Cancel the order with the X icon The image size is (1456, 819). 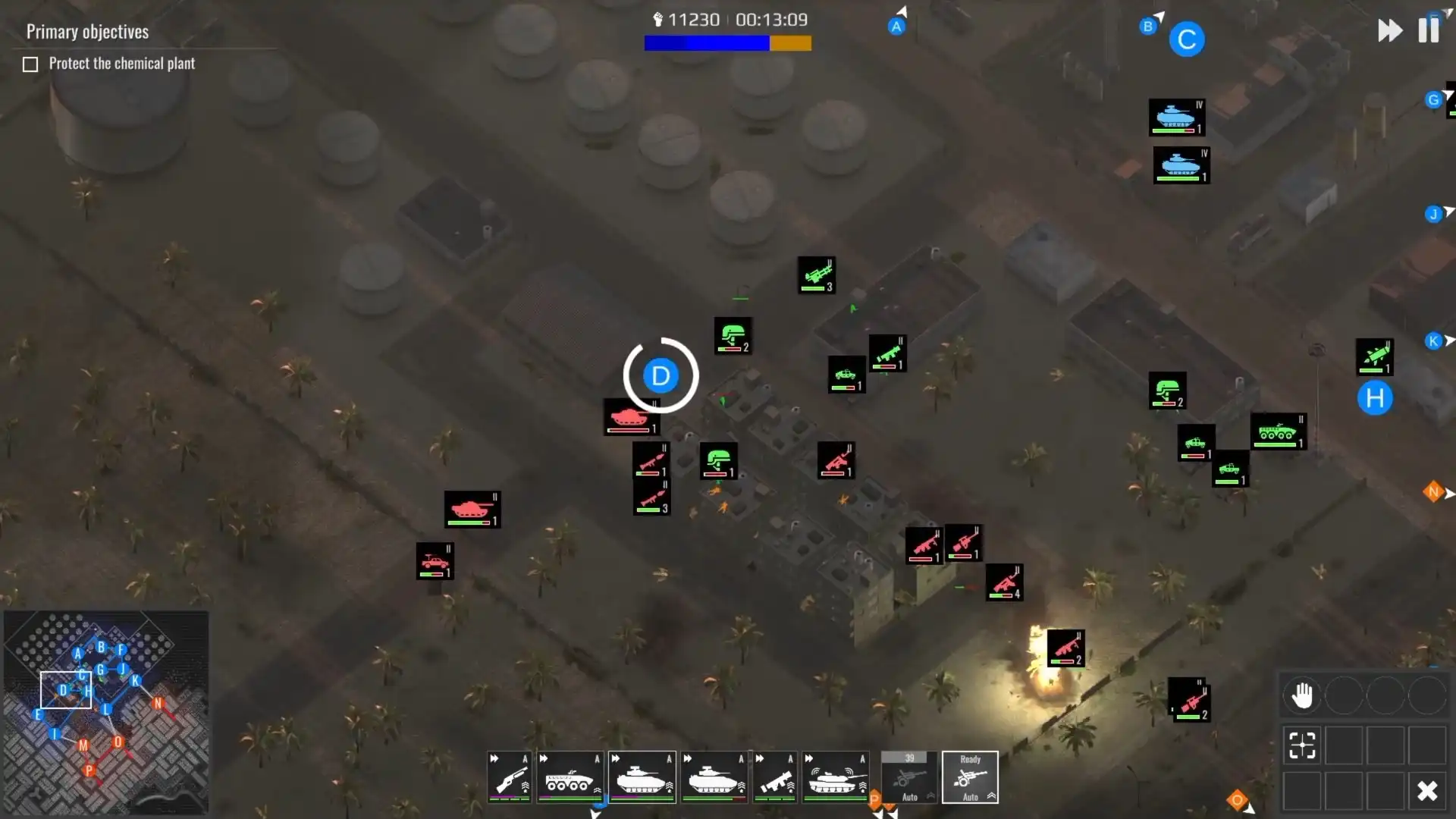(x=1429, y=791)
